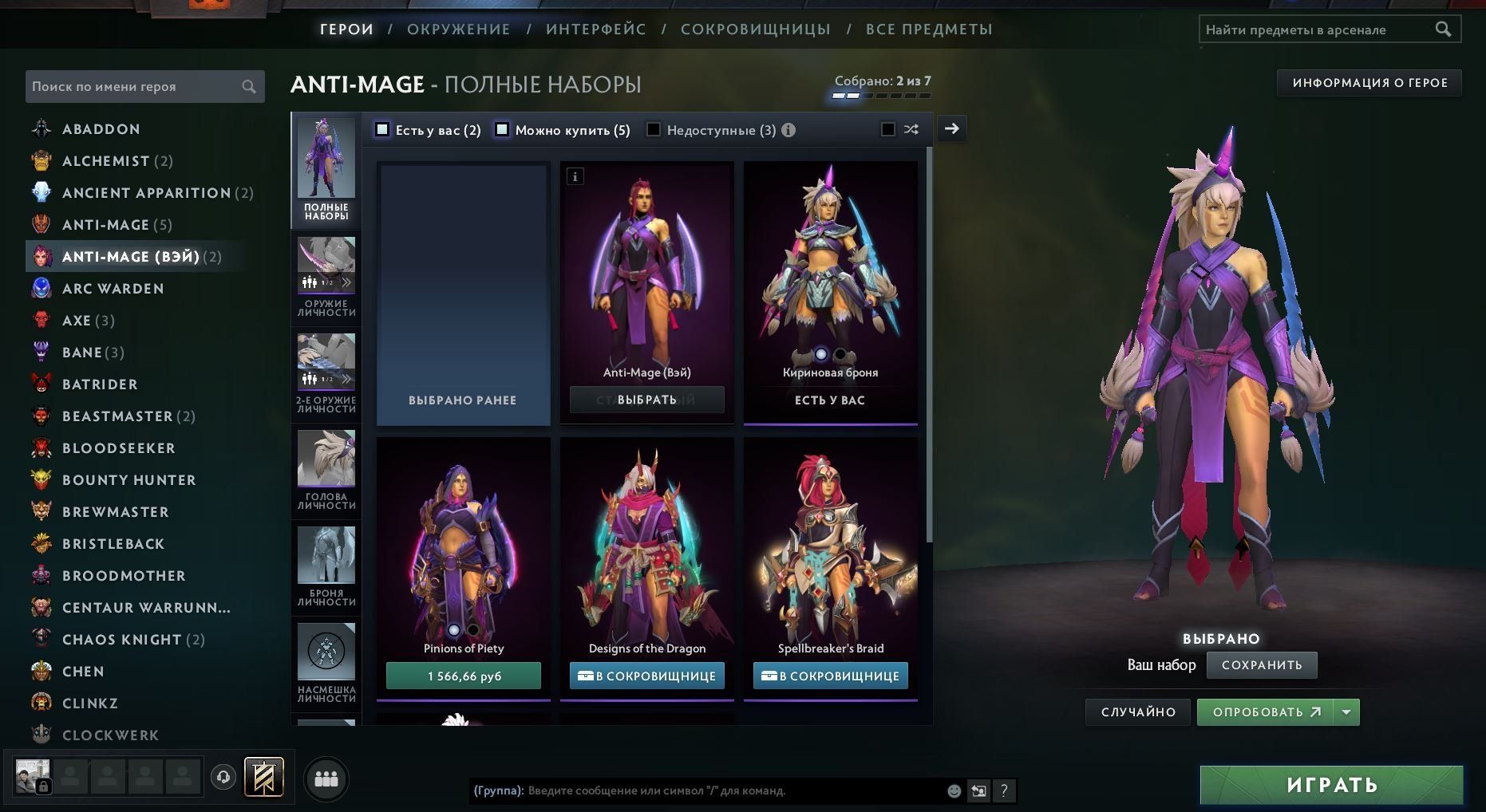Open the treasure for Designs of the Dragon
The height and width of the screenshot is (812, 1486).
coord(646,676)
